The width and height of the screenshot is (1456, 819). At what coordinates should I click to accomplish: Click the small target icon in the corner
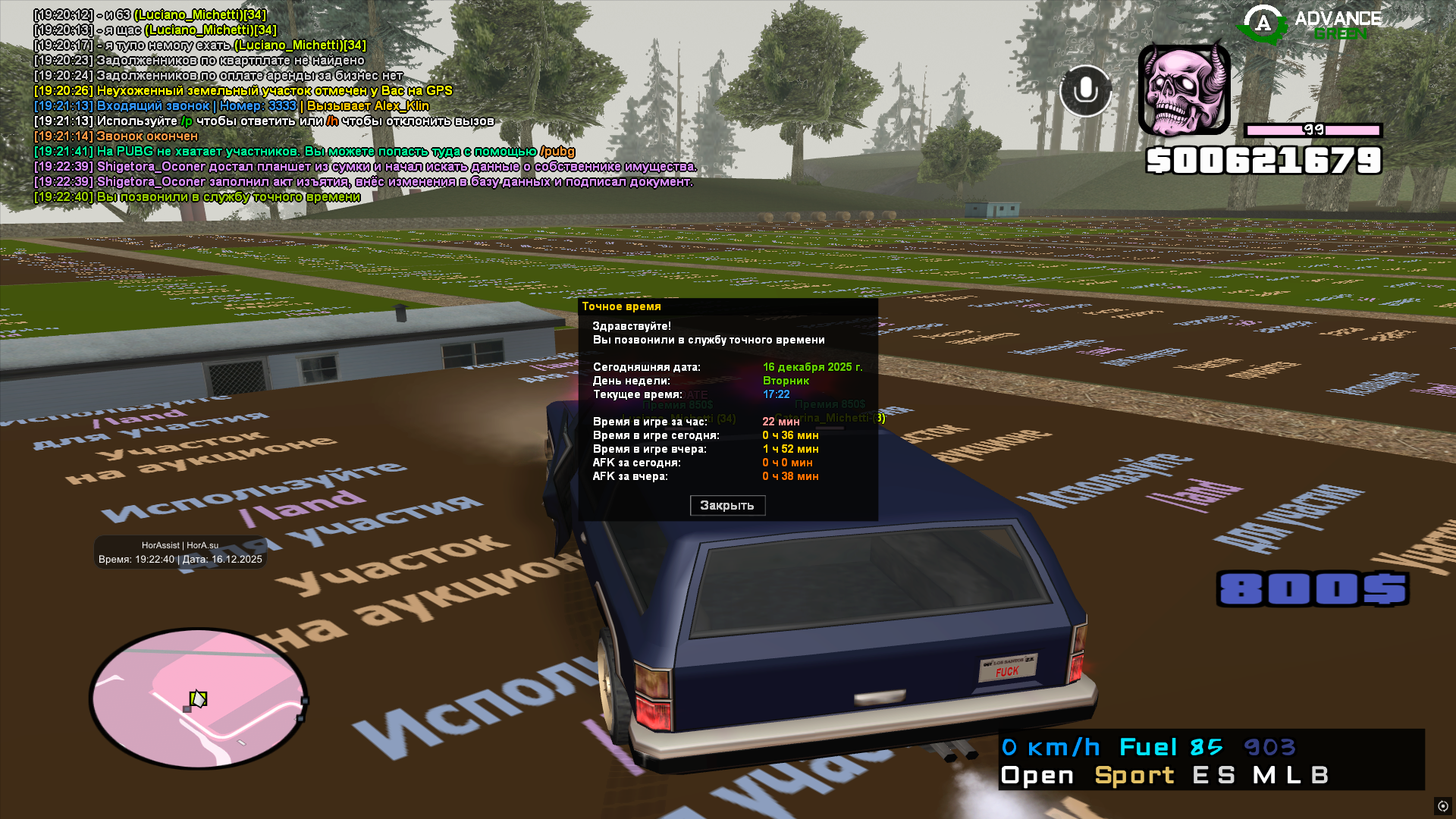click(1442, 806)
